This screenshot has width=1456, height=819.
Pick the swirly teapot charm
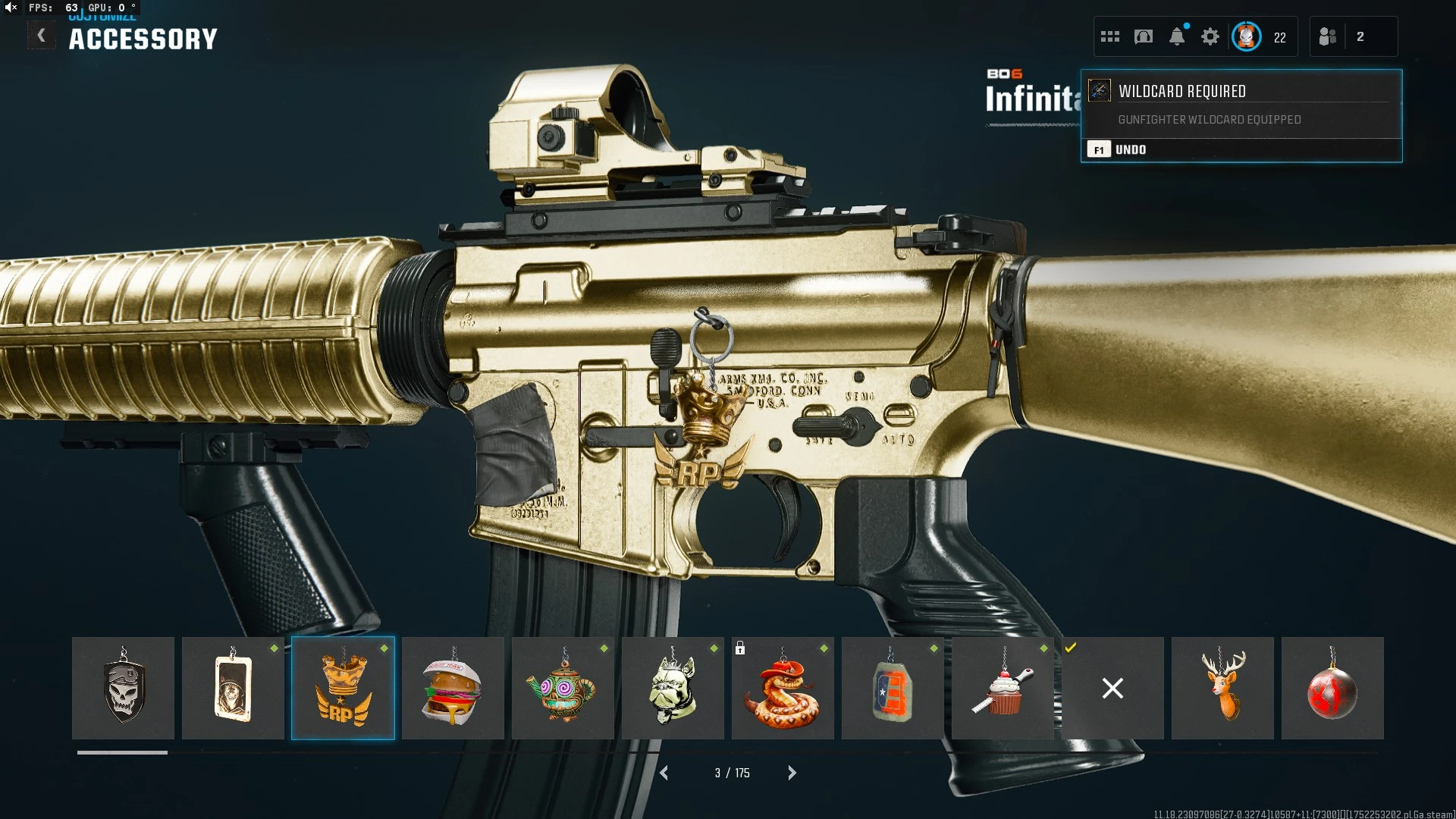point(563,688)
